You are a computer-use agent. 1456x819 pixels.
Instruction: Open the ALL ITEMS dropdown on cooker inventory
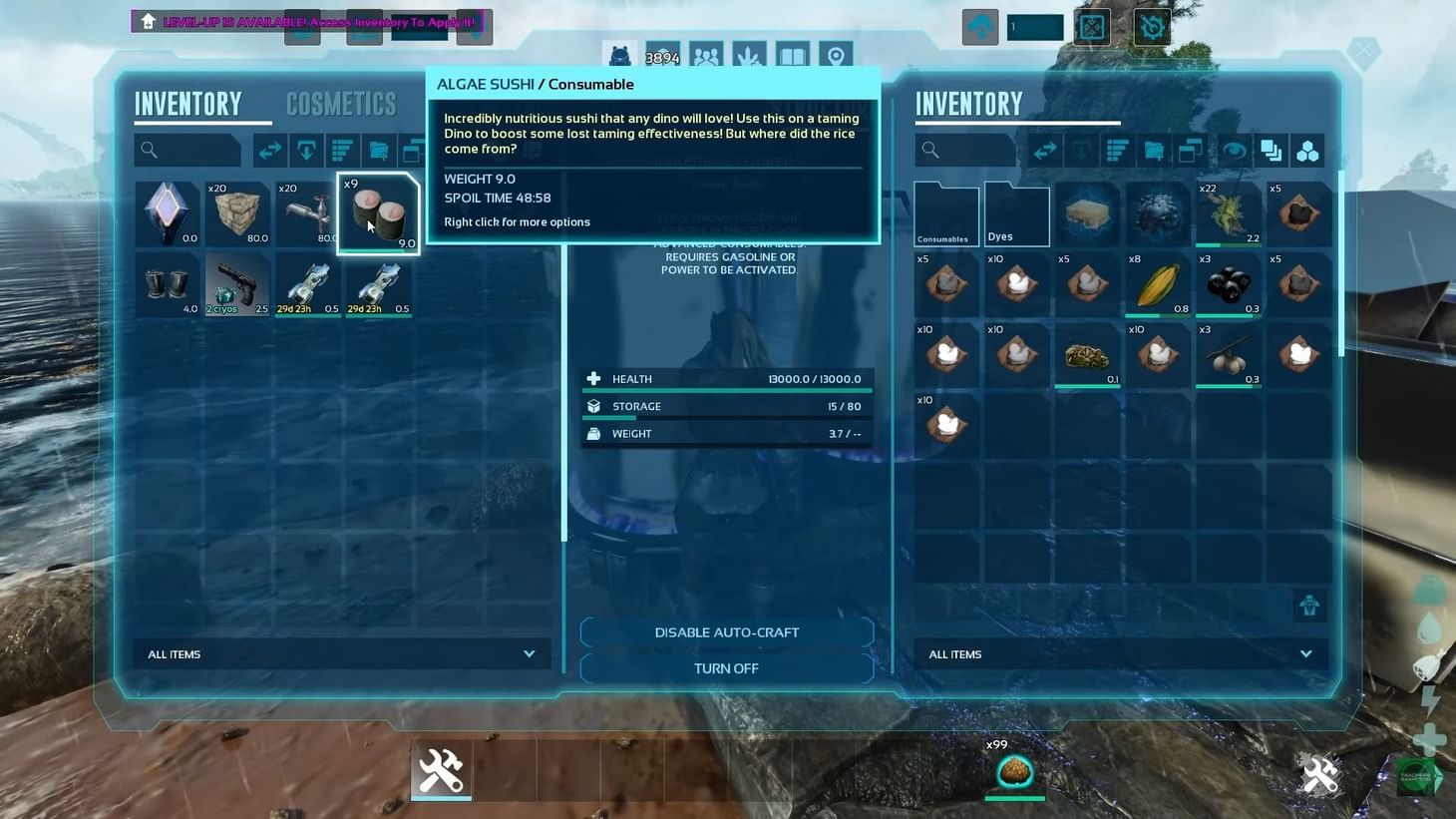click(x=1120, y=653)
